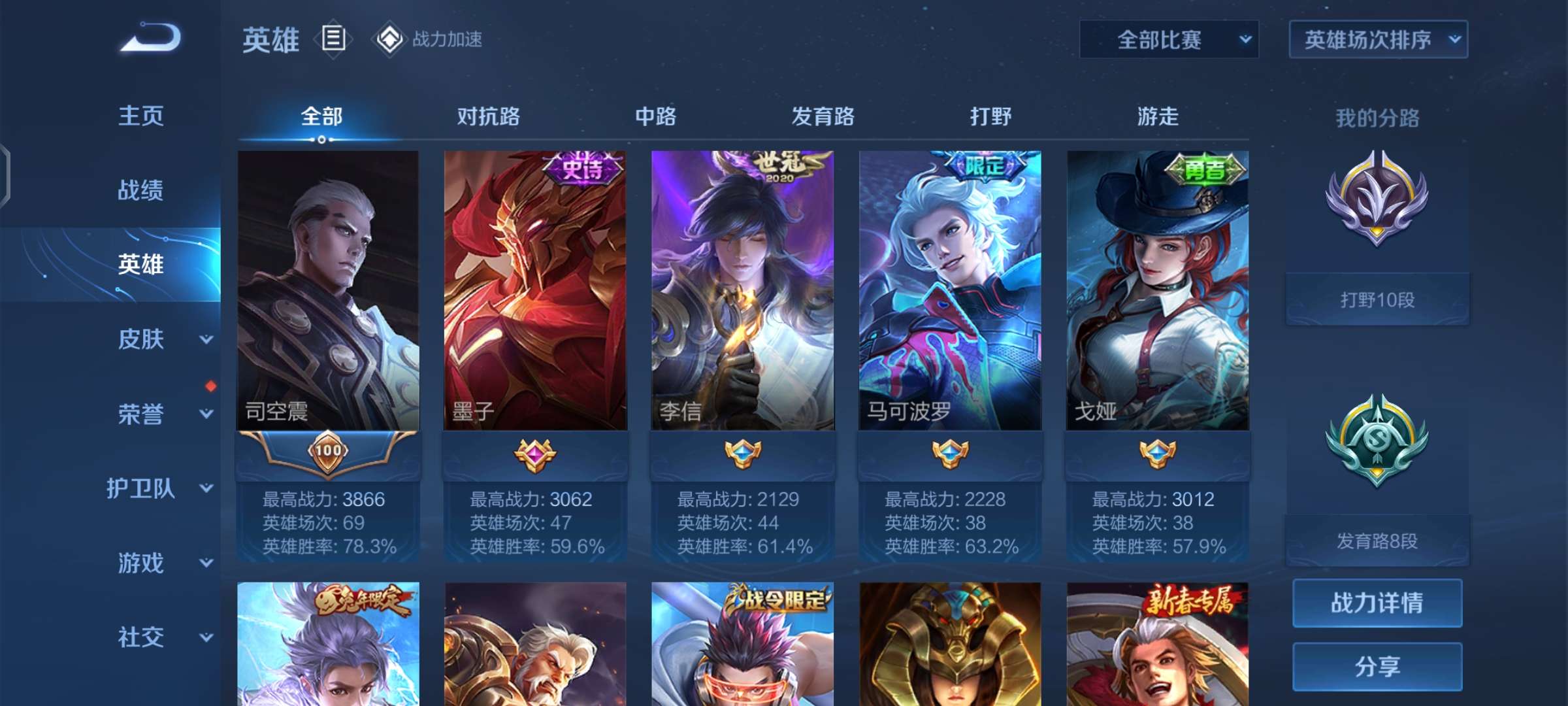Open the hero list detail icon beside 英雄 title

pyautogui.click(x=335, y=41)
